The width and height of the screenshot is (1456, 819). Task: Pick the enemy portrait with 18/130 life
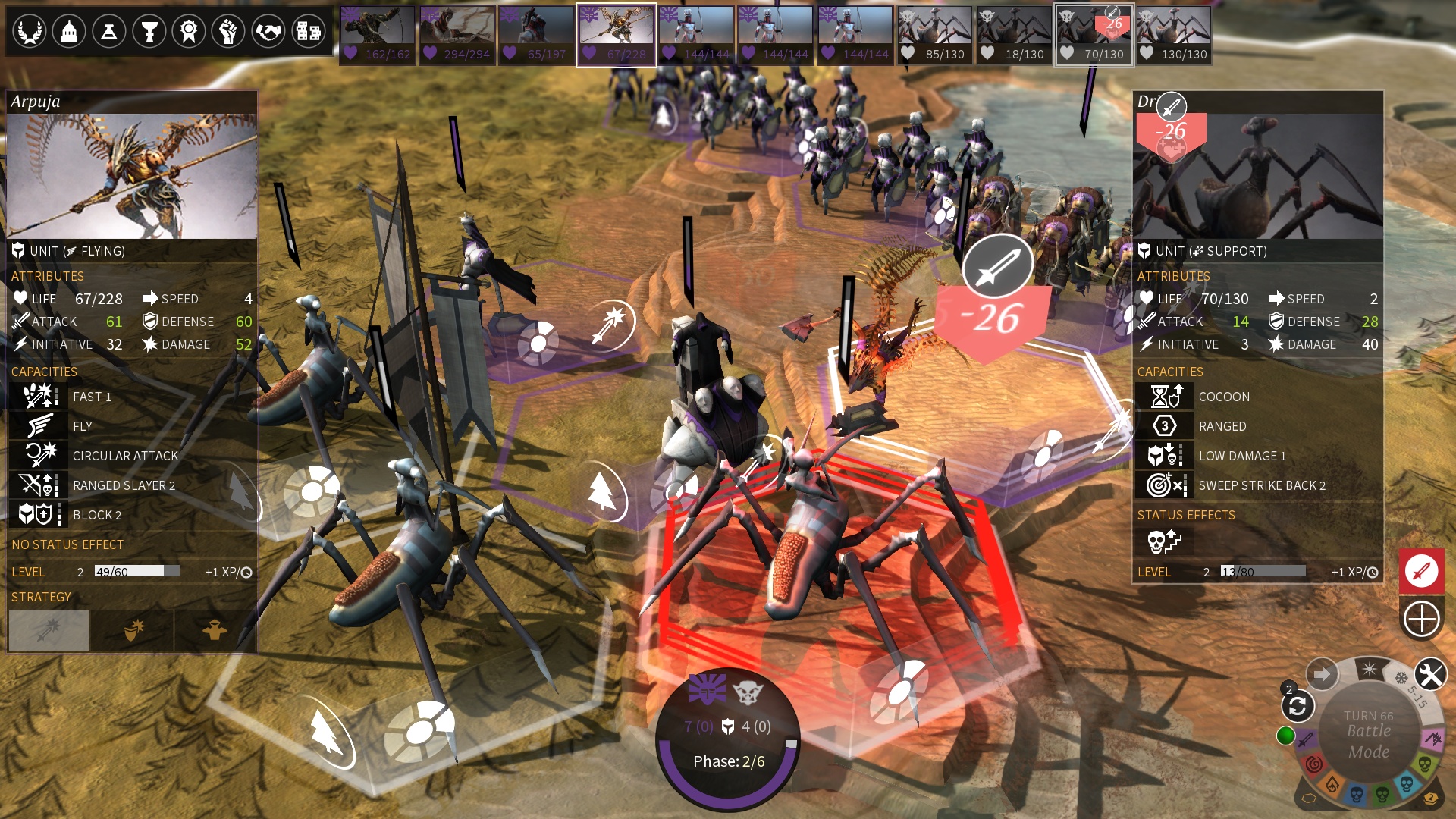1014,35
